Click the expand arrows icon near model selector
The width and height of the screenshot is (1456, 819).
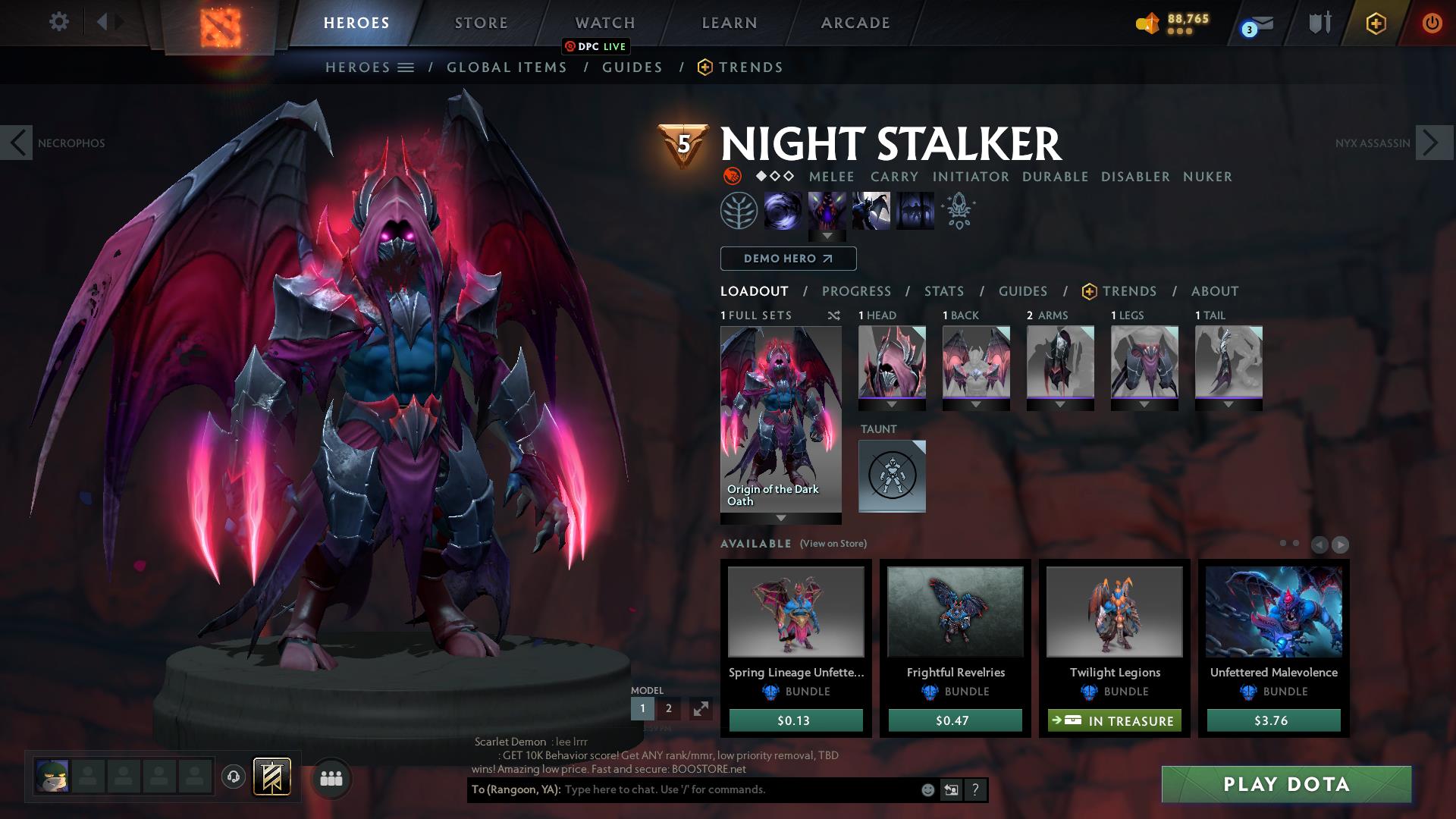tap(700, 709)
